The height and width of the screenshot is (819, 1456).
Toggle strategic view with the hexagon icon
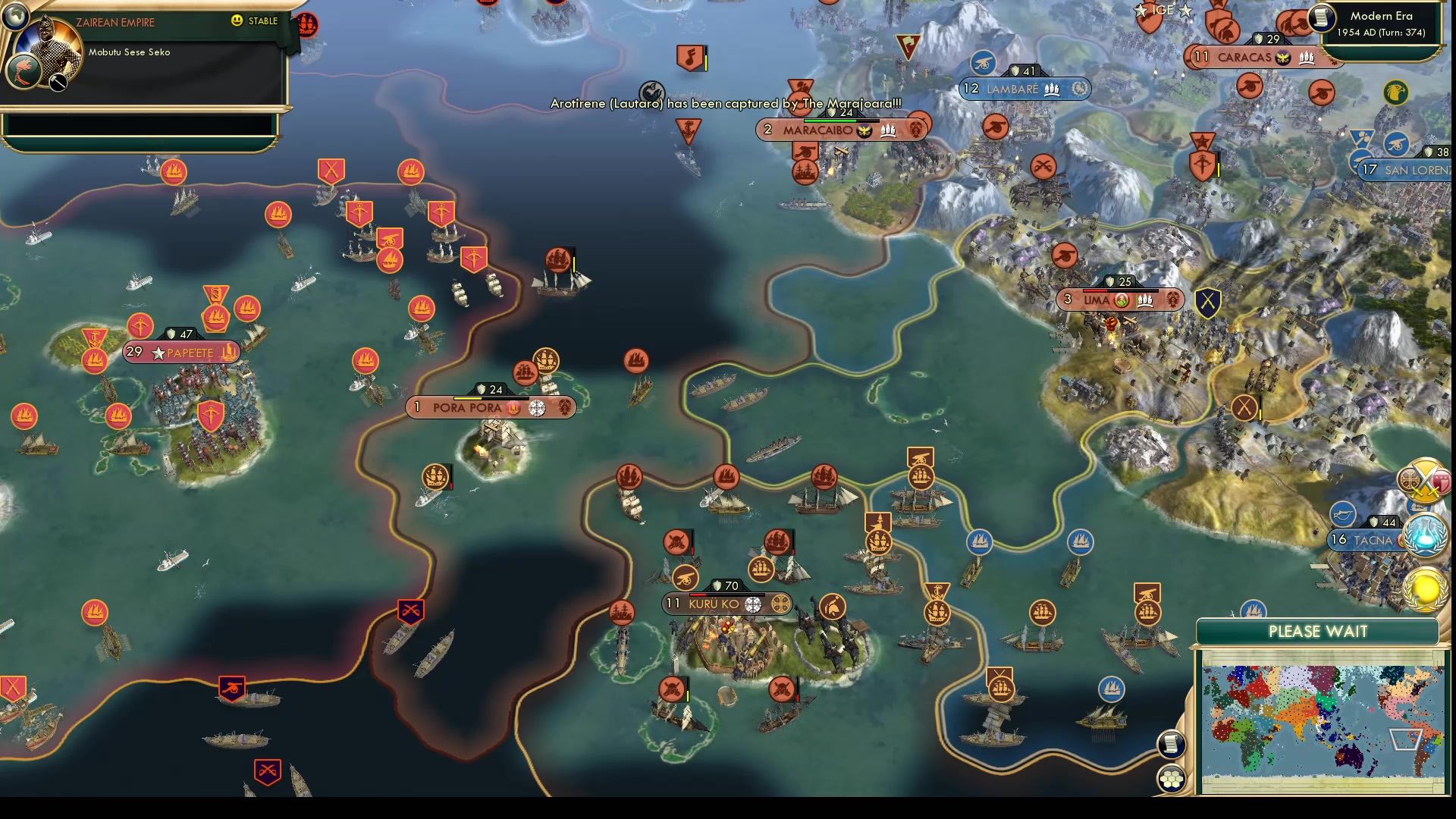click(x=1172, y=777)
